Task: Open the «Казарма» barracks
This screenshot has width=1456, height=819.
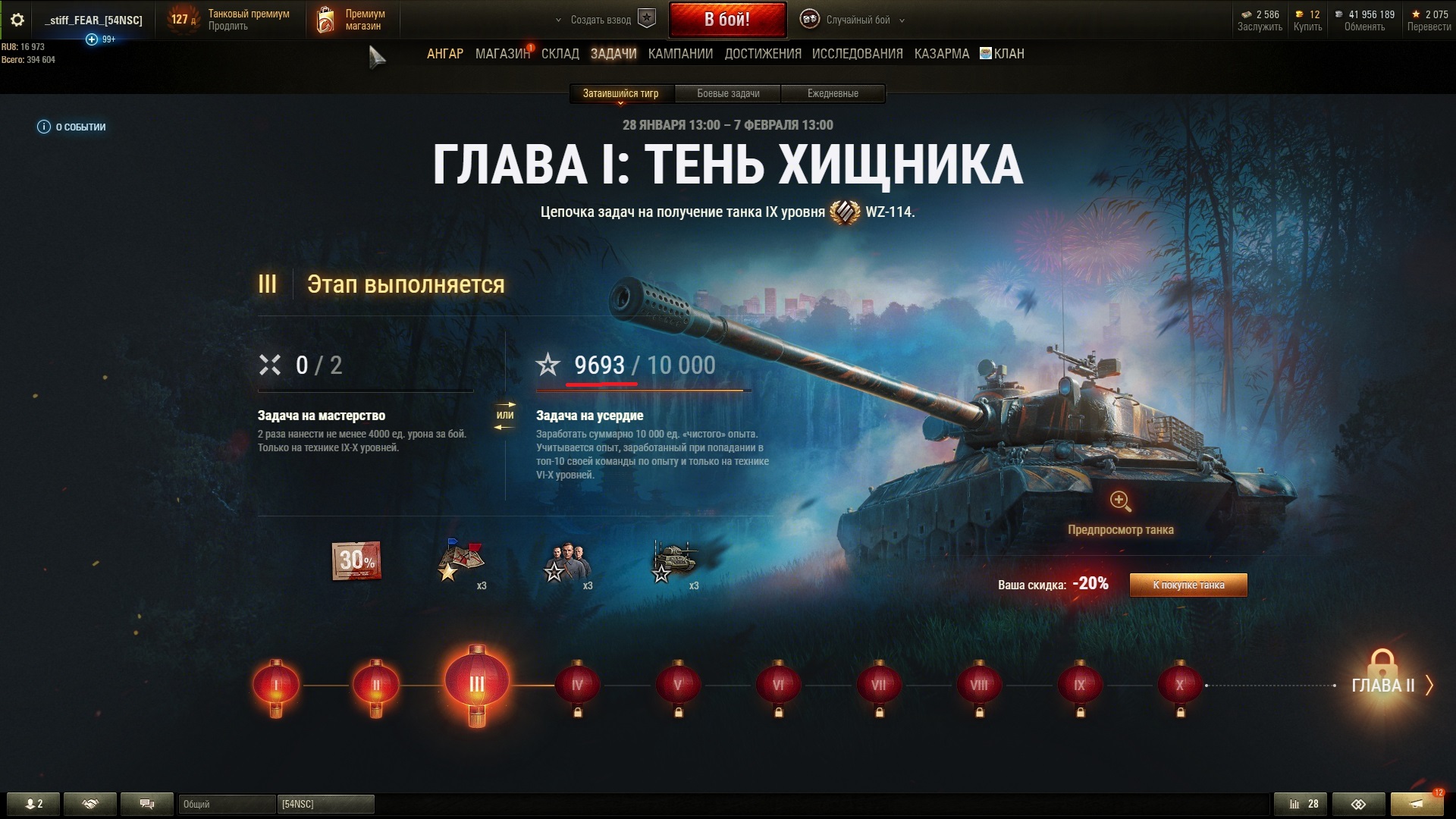Action: [x=941, y=54]
